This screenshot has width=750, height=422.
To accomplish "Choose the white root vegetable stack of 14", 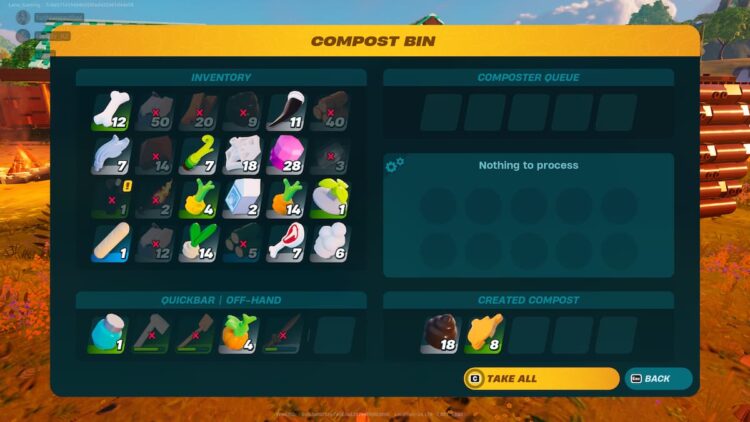I will [198, 241].
